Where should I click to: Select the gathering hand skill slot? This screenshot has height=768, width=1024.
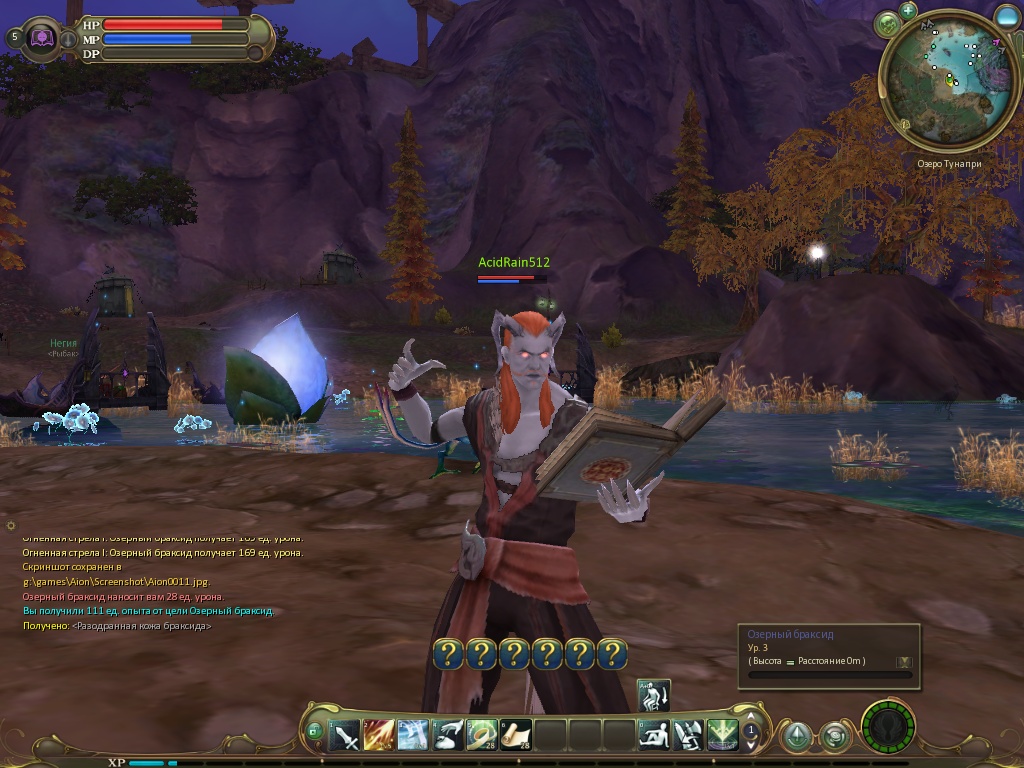tap(447, 735)
